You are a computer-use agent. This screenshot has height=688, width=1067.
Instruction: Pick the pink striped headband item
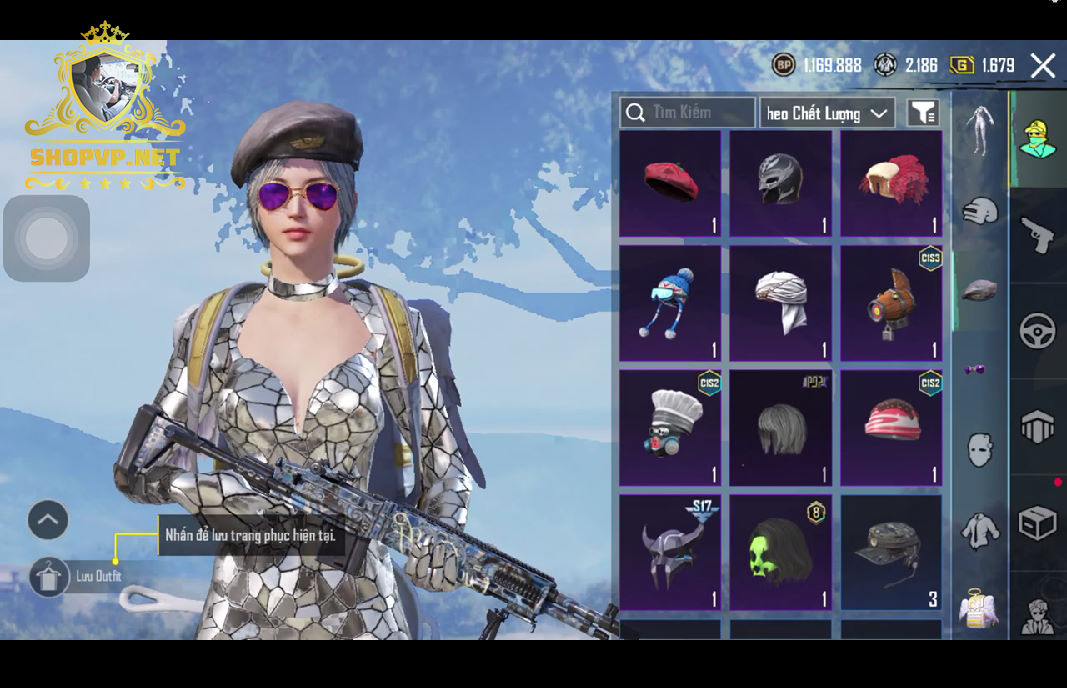pyautogui.click(x=891, y=427)
